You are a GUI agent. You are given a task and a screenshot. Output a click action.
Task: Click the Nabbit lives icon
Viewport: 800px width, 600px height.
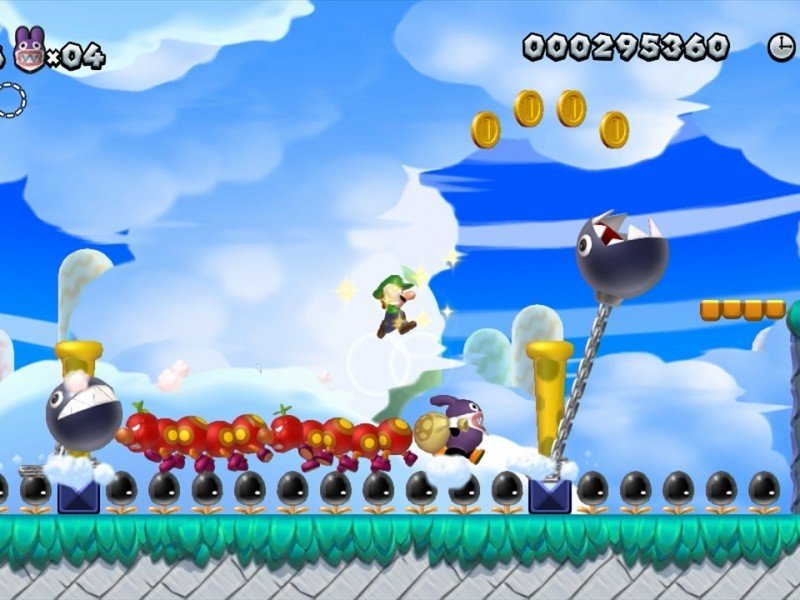[29, 50]
